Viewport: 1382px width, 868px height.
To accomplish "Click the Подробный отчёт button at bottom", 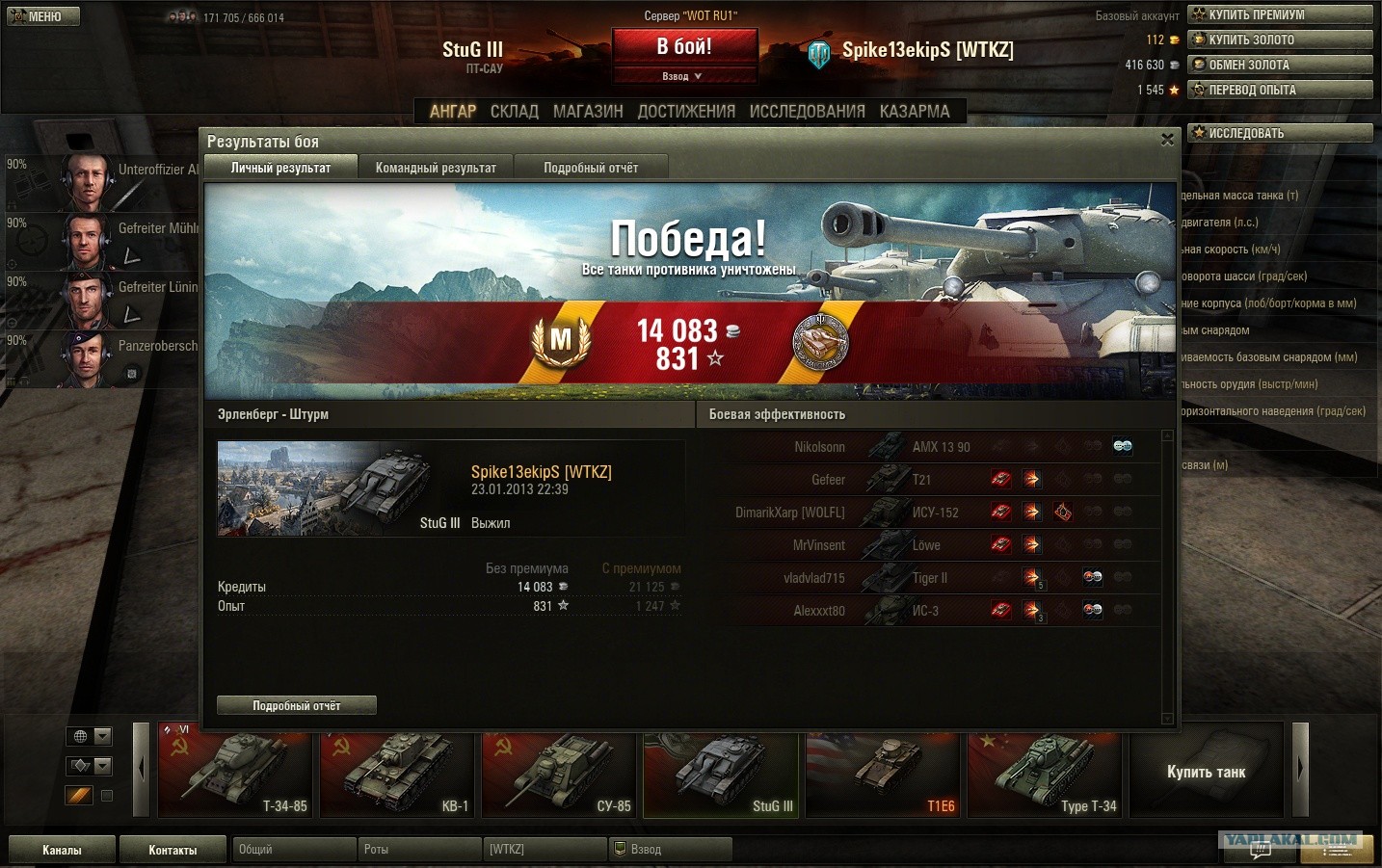I will click(x=297, y=706).
